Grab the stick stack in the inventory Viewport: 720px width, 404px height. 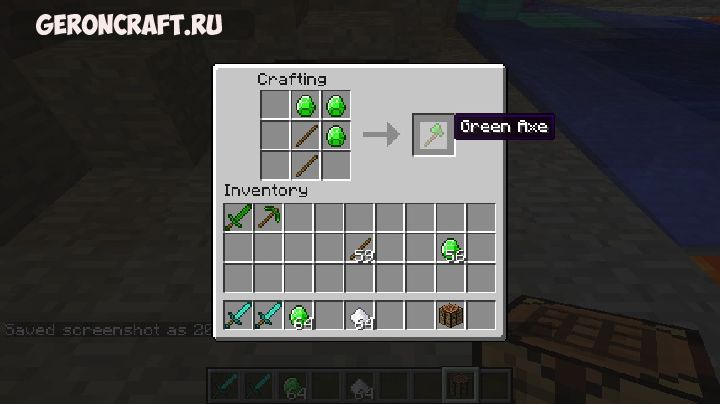[x=360, y=248]
